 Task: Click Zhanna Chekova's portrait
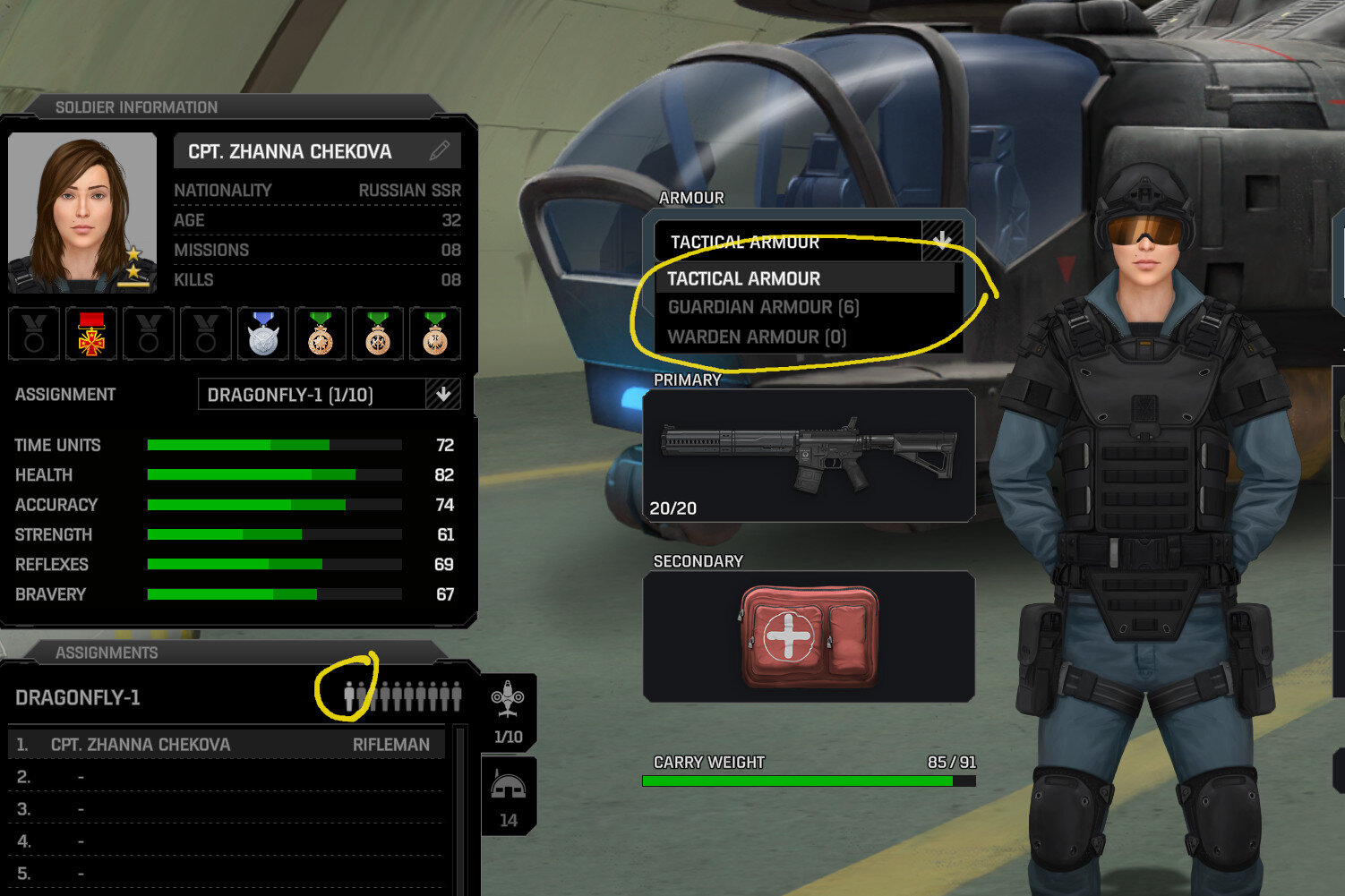(82, 212)
